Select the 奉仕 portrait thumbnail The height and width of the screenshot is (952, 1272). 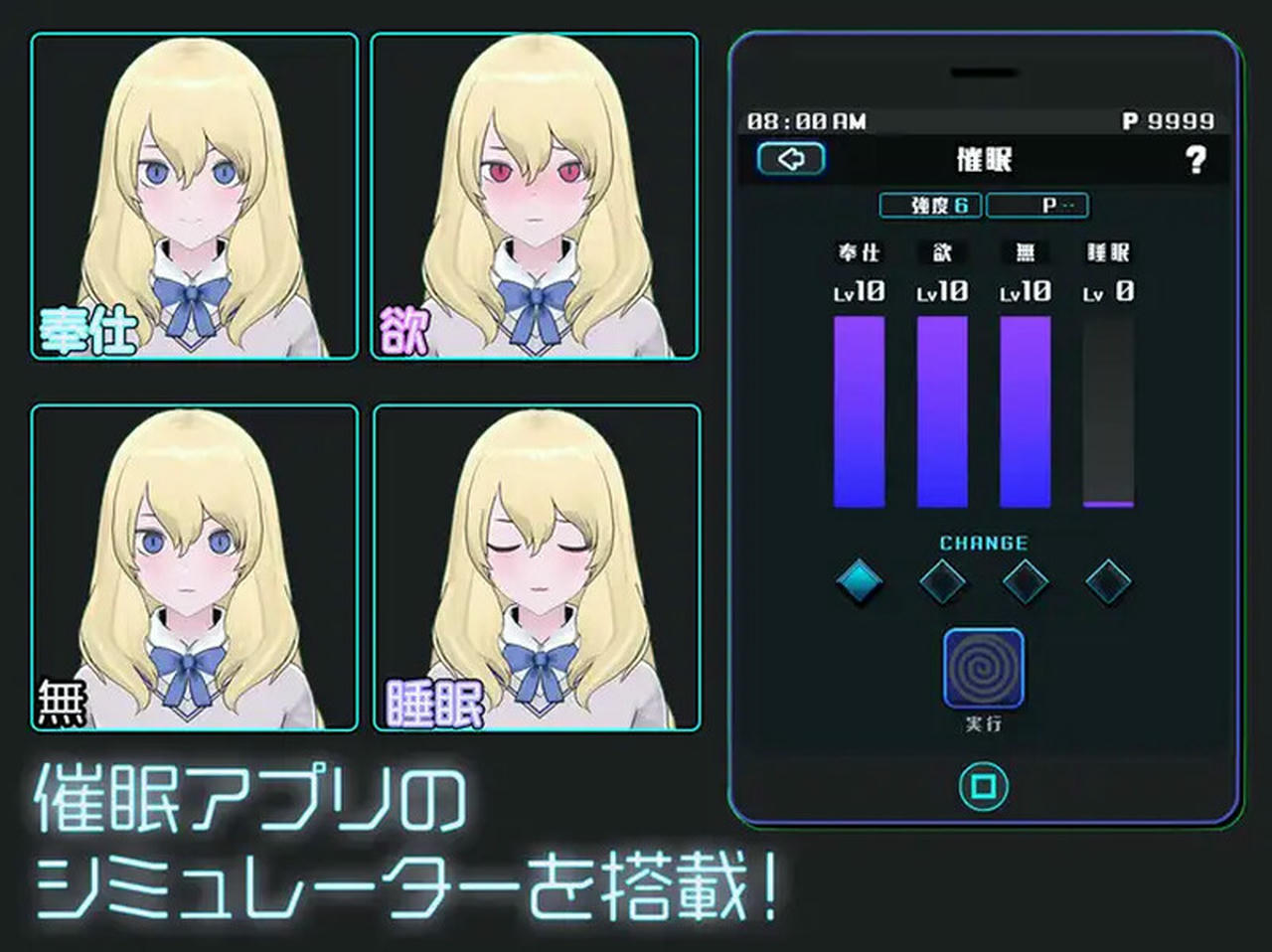coord(194,194)
